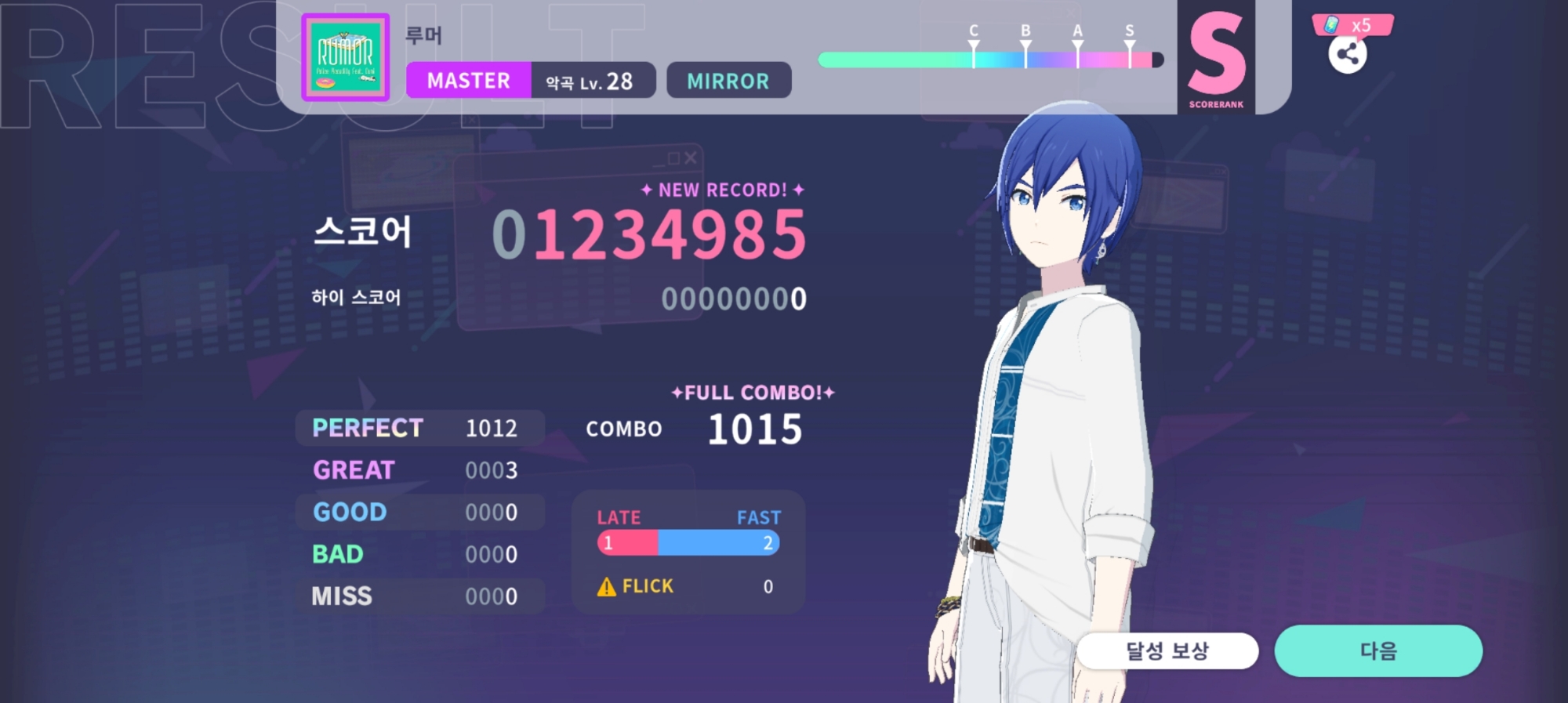Select the Rumor song jacket thumbnail
The width and height of the screenshot is (1568, 703).
click(x=346, y=57)
